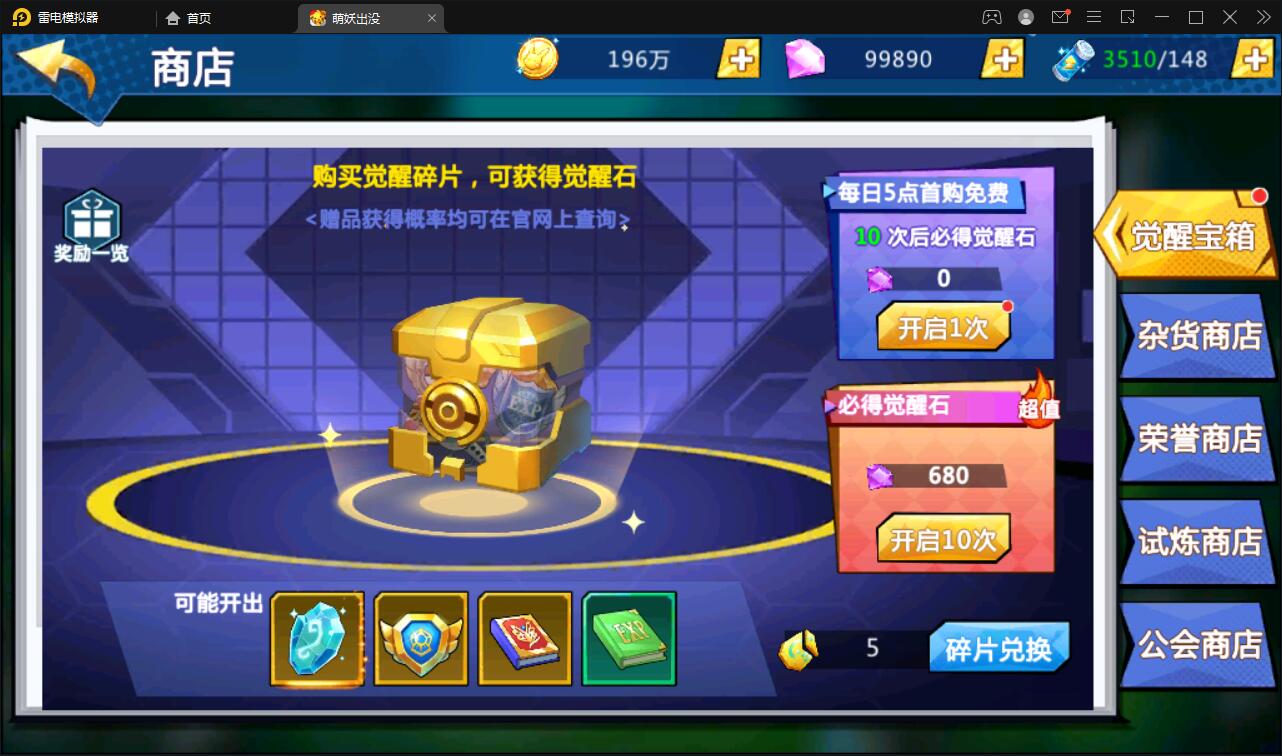The image size is (1282, 756).
Task: Select the medal item icon
Action: [x=421, y=638]
